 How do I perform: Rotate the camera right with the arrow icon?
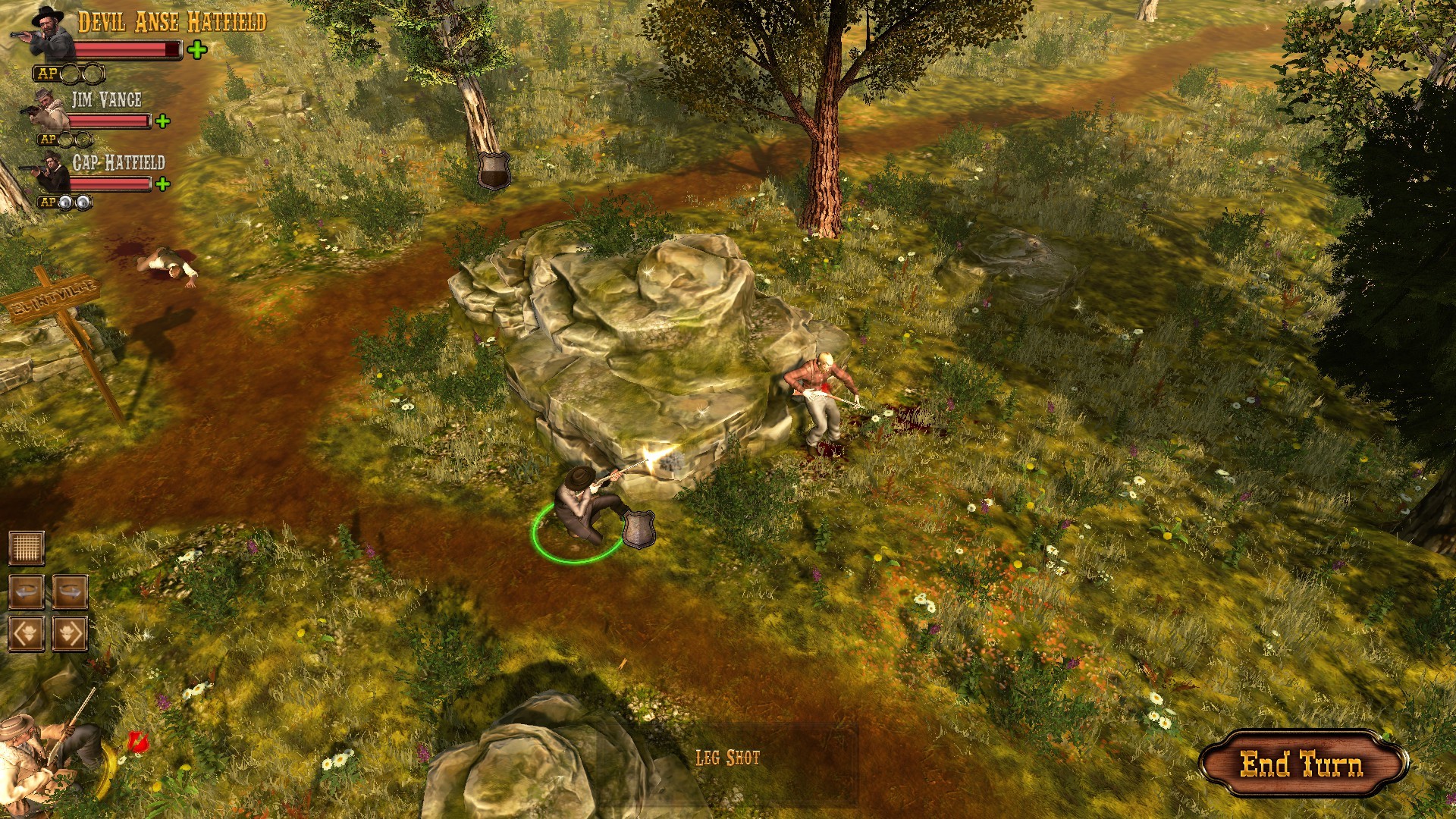[x=69, y=591]
